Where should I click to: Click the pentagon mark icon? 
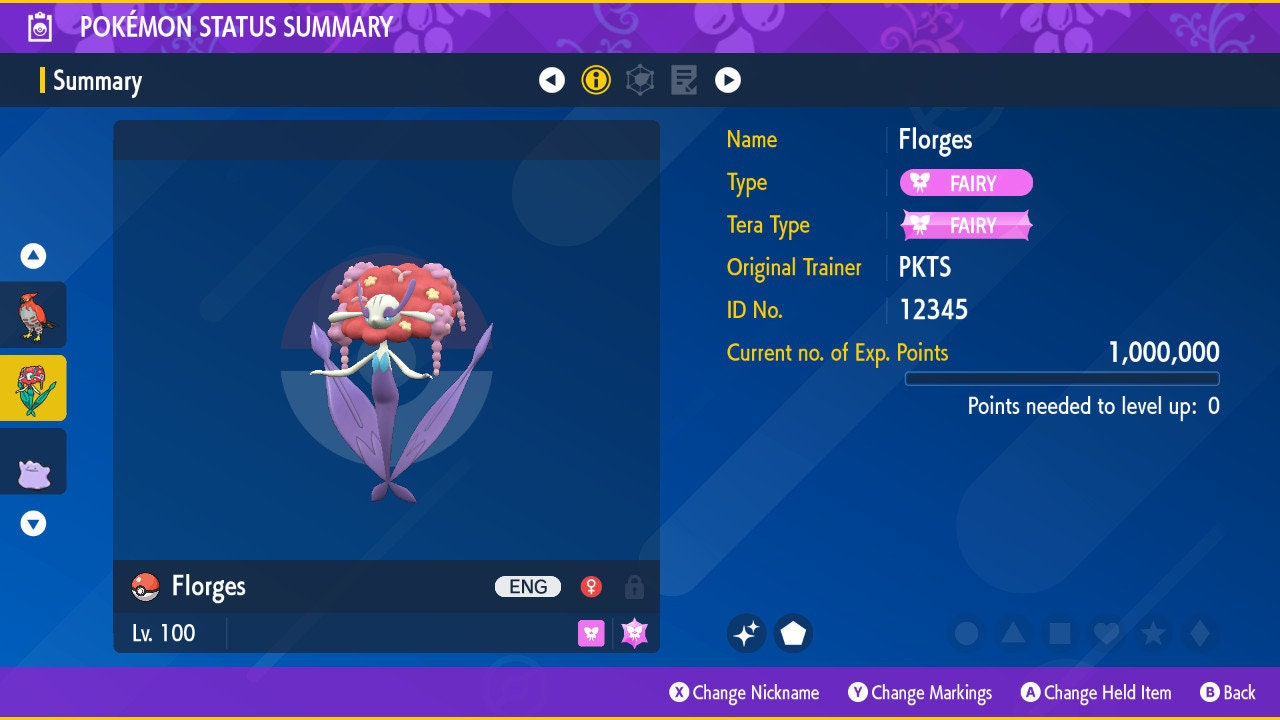pyautogui.click(x=793, y=633)
